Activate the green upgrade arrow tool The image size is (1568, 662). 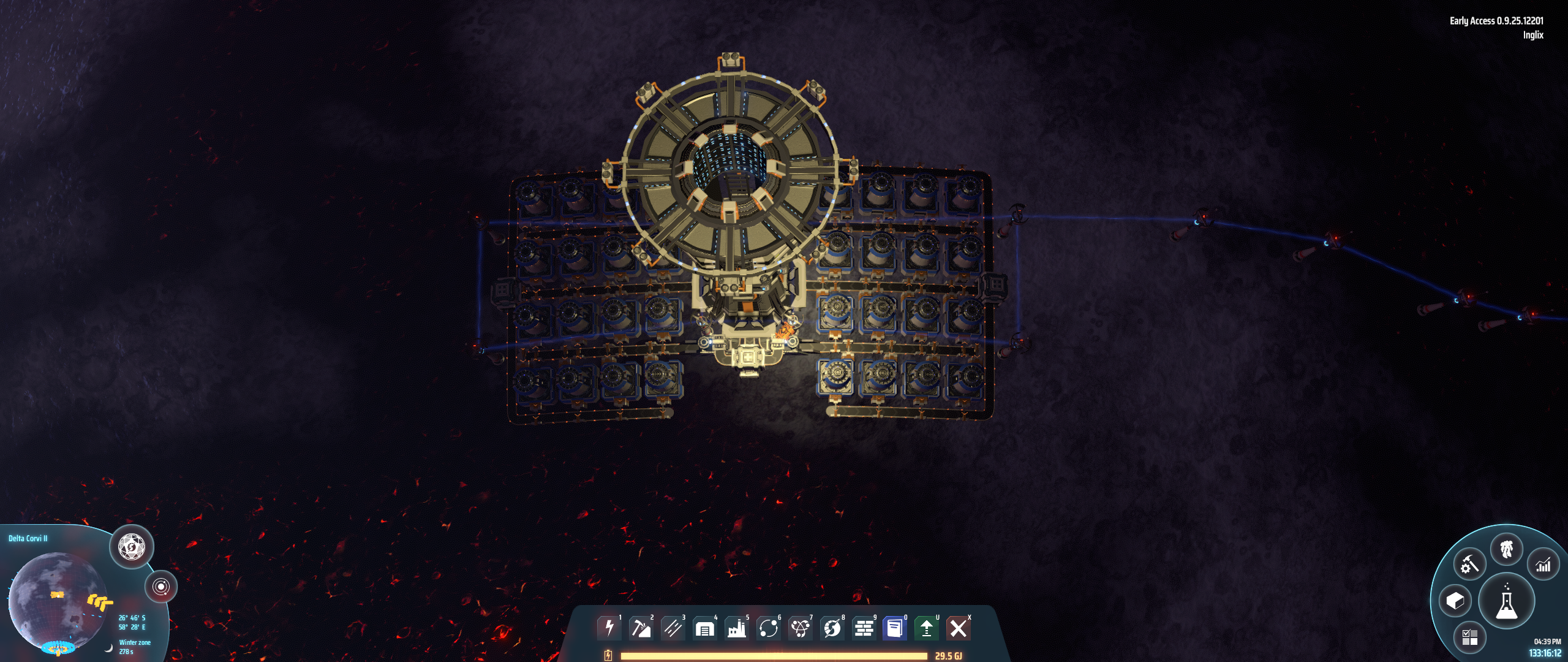927,628
